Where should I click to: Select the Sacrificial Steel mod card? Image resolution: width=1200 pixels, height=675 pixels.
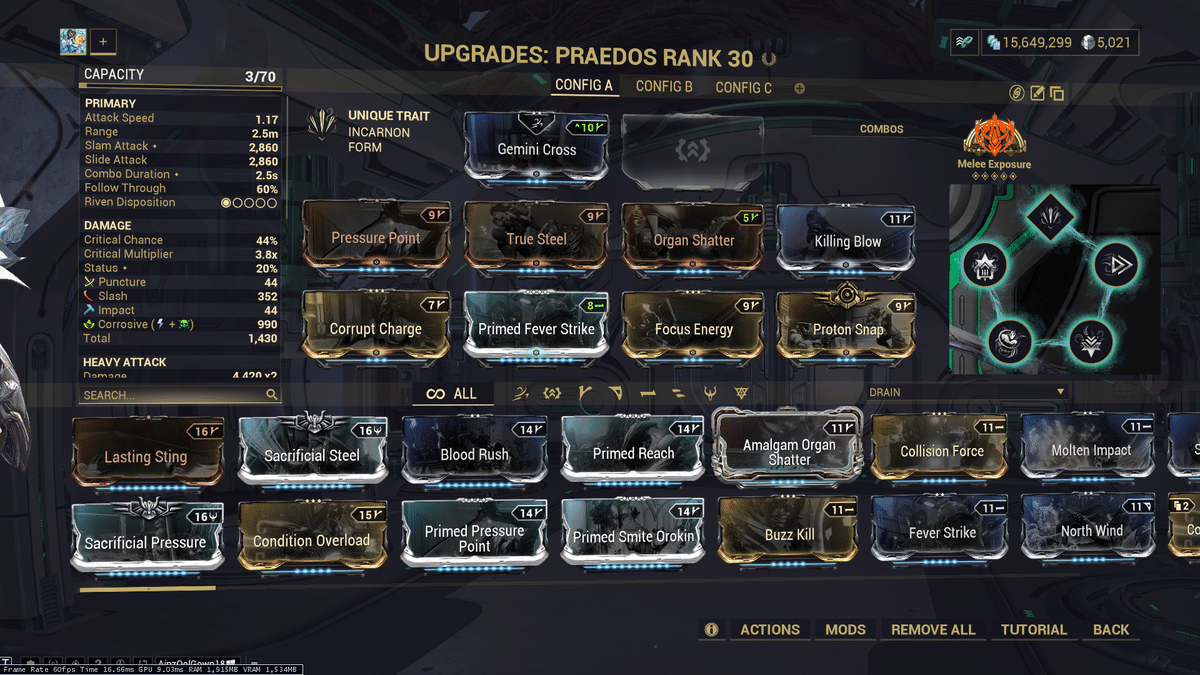point(311,455)
